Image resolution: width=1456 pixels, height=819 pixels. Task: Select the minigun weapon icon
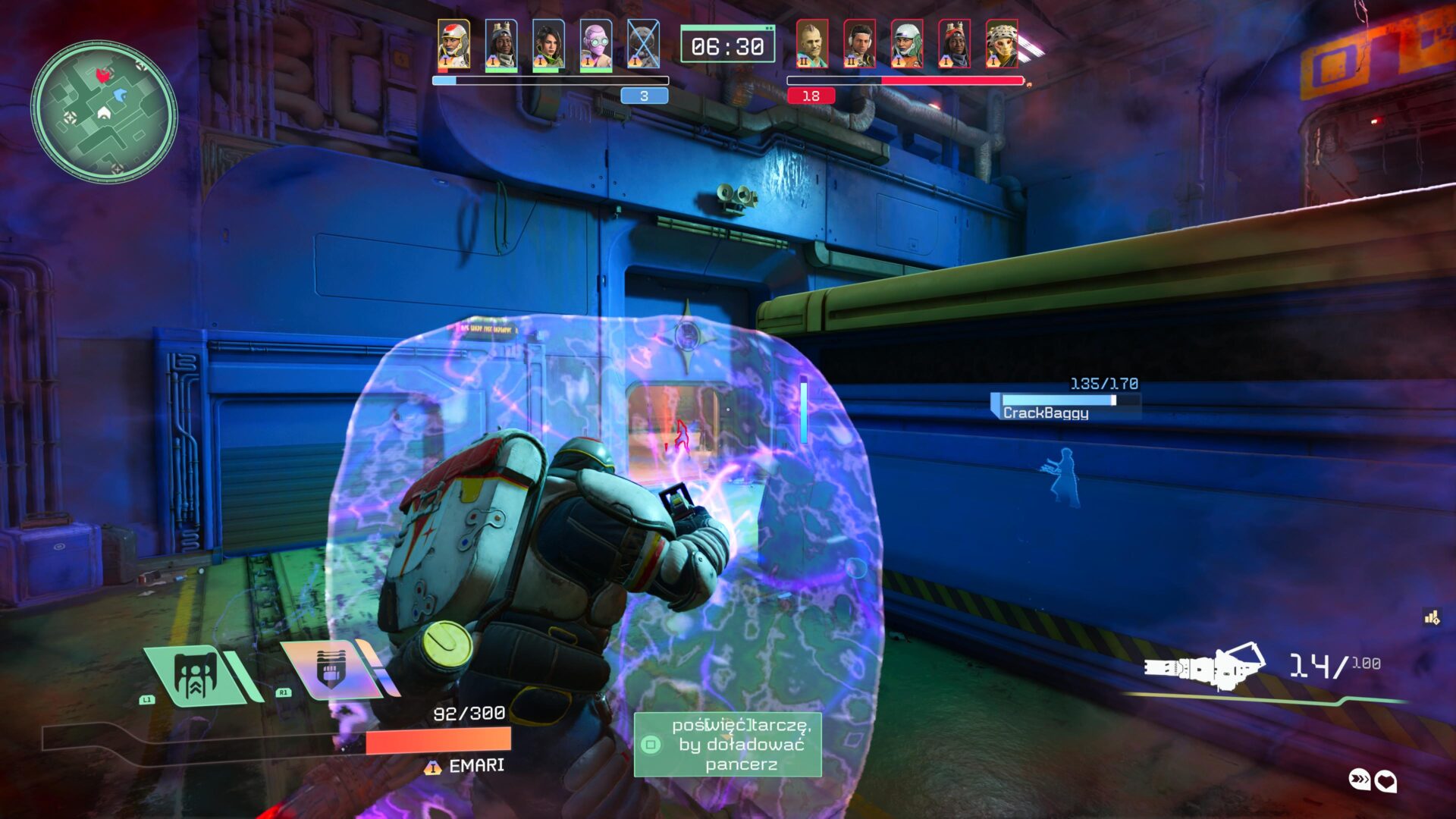click(x=1204, y=667)
